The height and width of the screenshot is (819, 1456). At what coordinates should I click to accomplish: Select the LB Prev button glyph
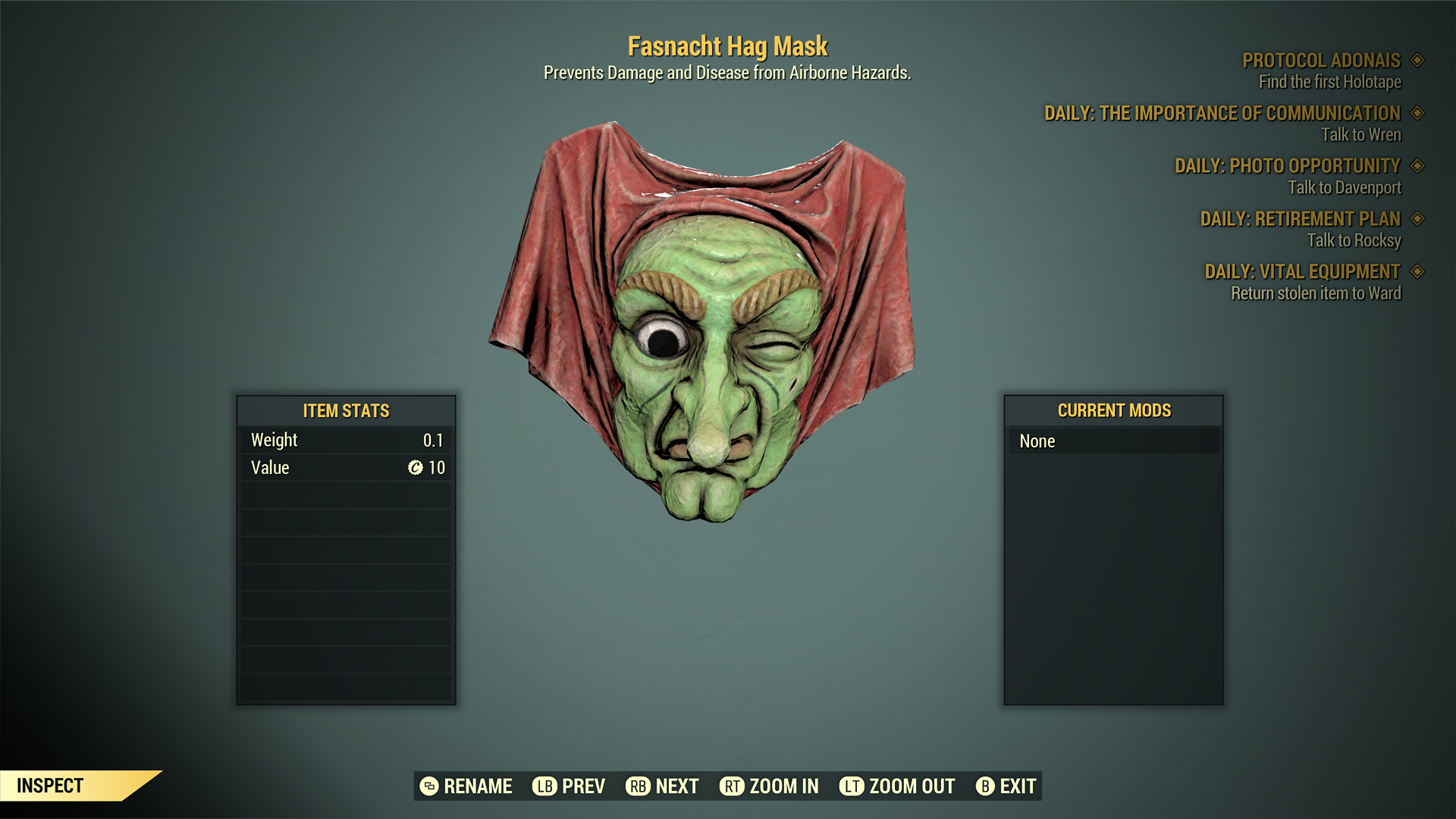543,786
